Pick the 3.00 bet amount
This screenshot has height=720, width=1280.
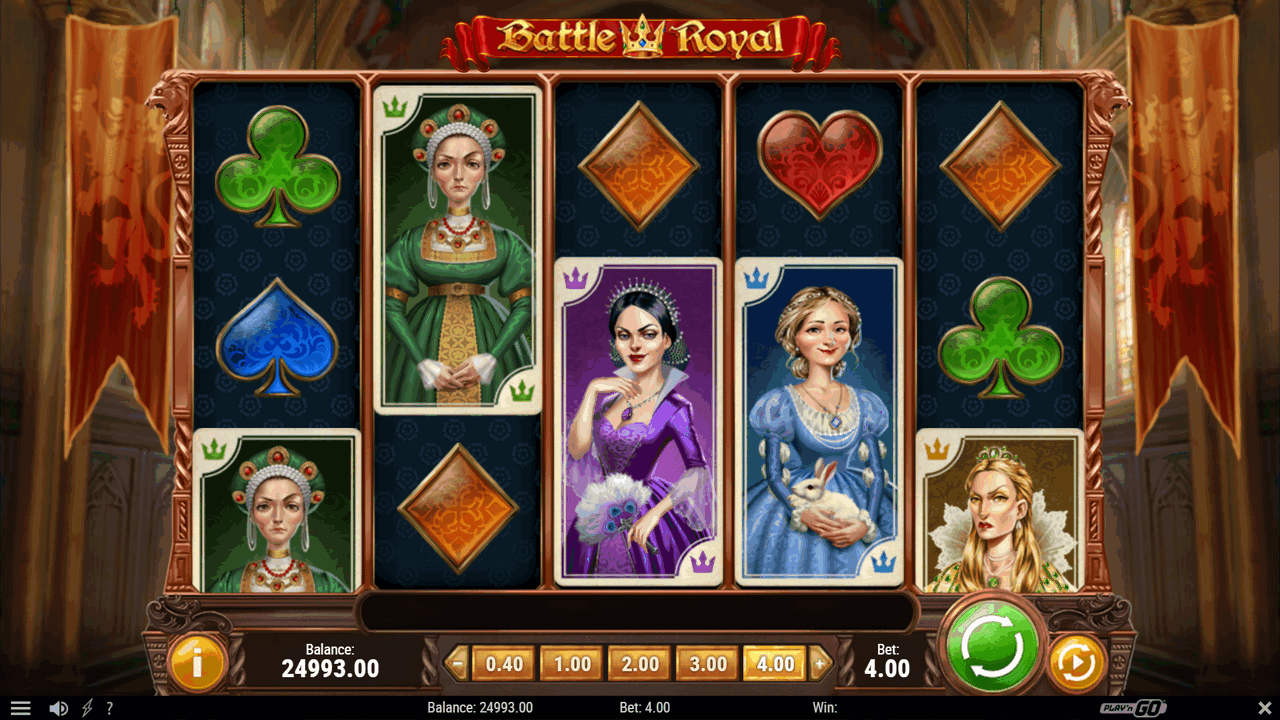[x=708, y=664]
